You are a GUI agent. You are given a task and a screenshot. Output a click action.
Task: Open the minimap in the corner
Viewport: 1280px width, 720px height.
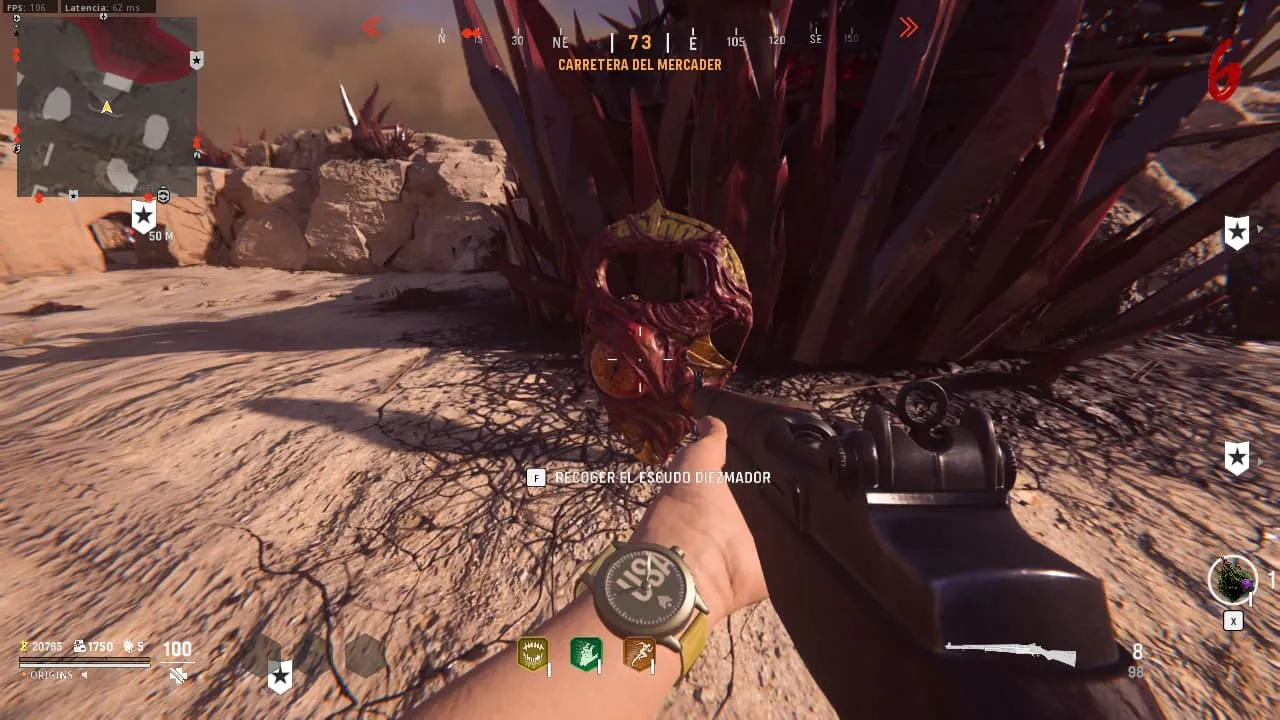point(107,106)
